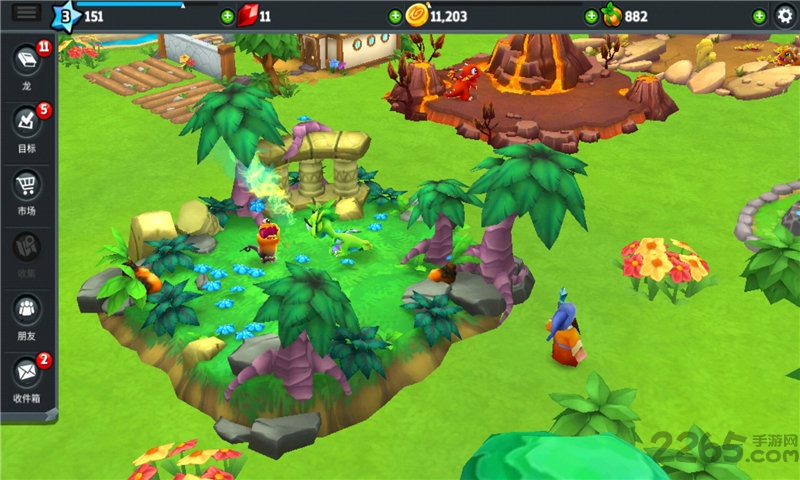800x480 pixels.
Task: Buy coins with the plus beside gold coins
Action: [x=395, y=16]
